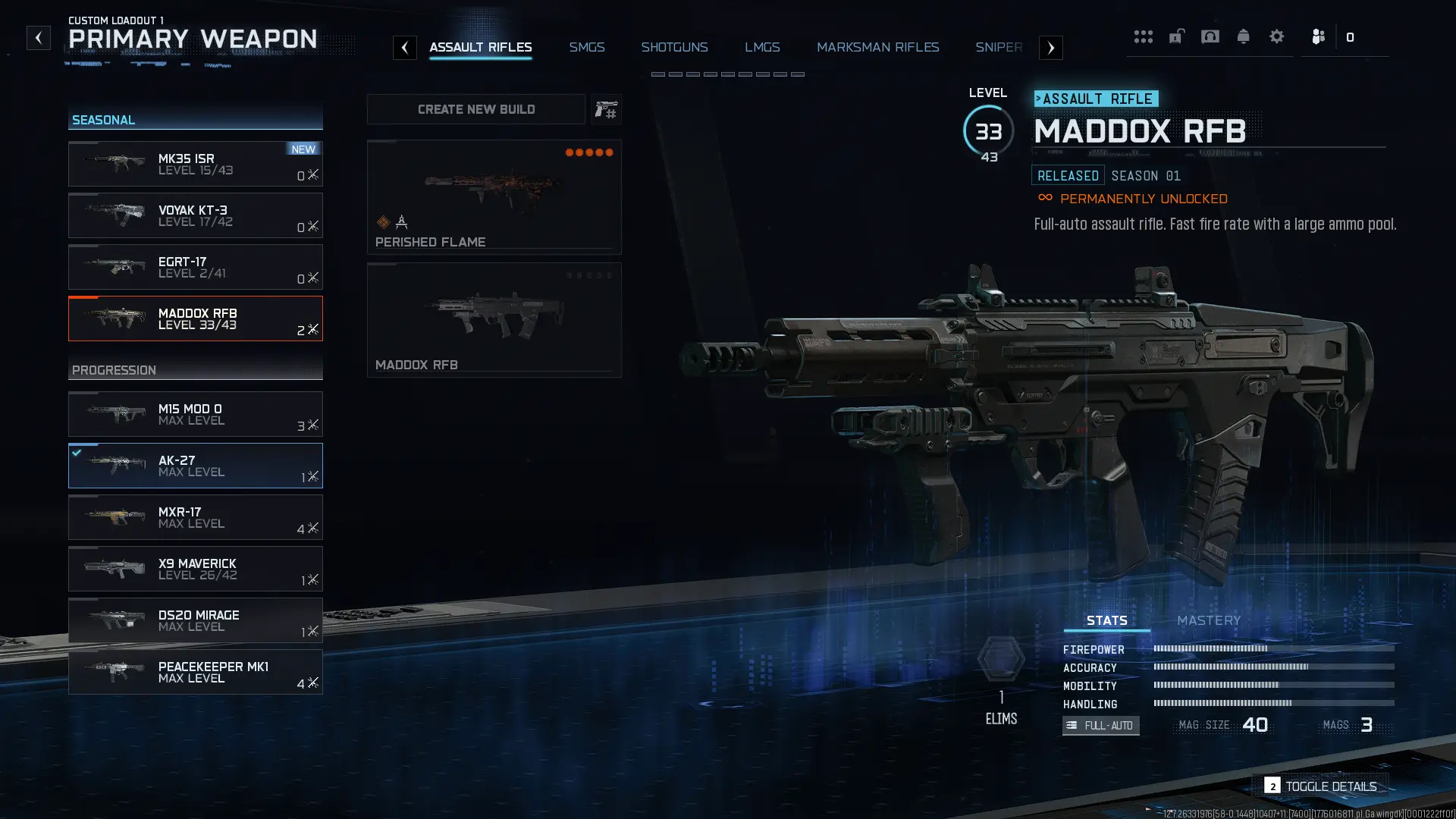Choose the AK-27 weapon row
This screenshot has height=819, width=1456.
(195, 466)
